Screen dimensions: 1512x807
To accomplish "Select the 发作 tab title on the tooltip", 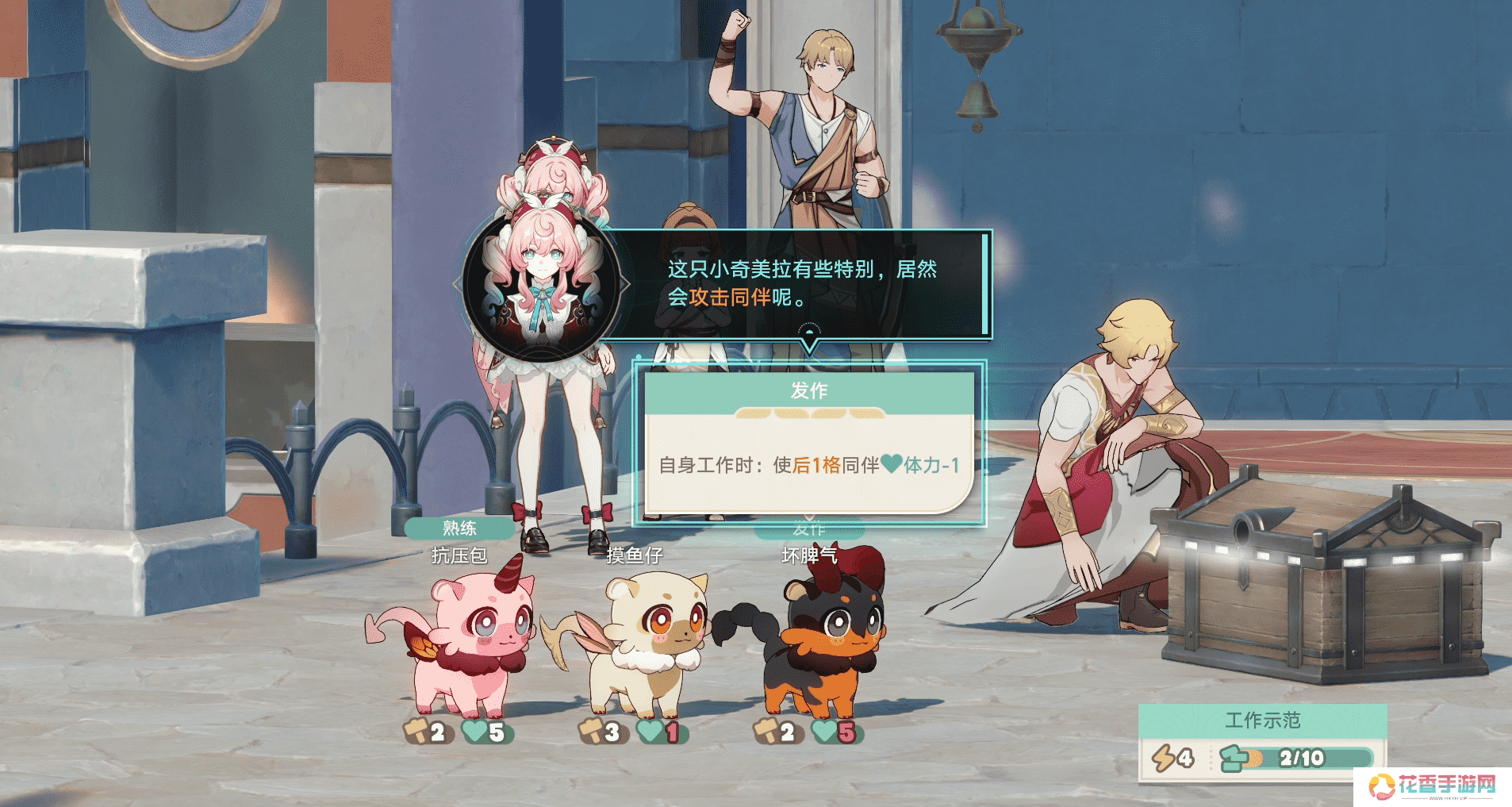I will coord(808,390).
